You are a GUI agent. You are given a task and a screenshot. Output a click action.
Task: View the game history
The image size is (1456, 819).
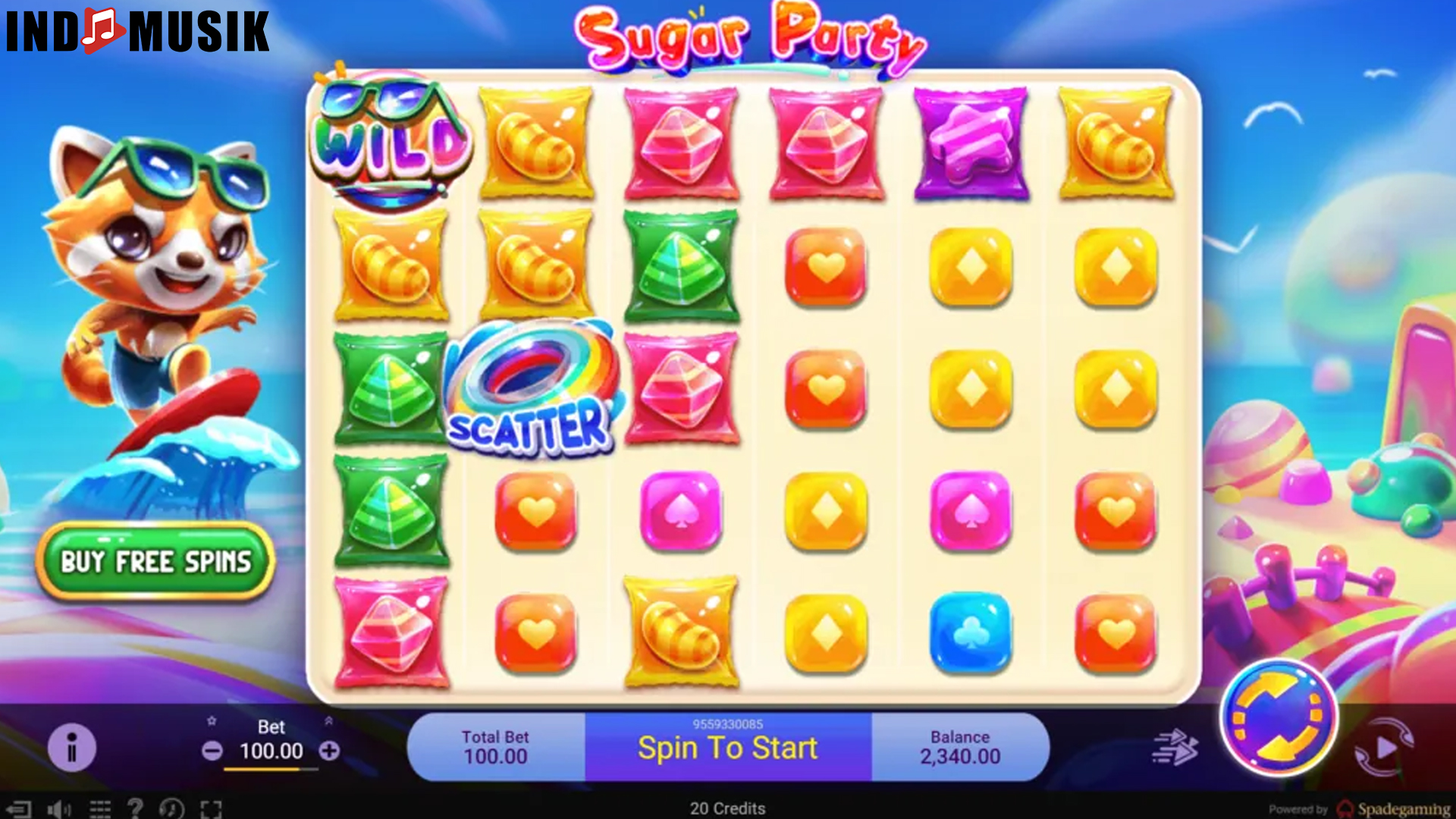pos(171,808)
